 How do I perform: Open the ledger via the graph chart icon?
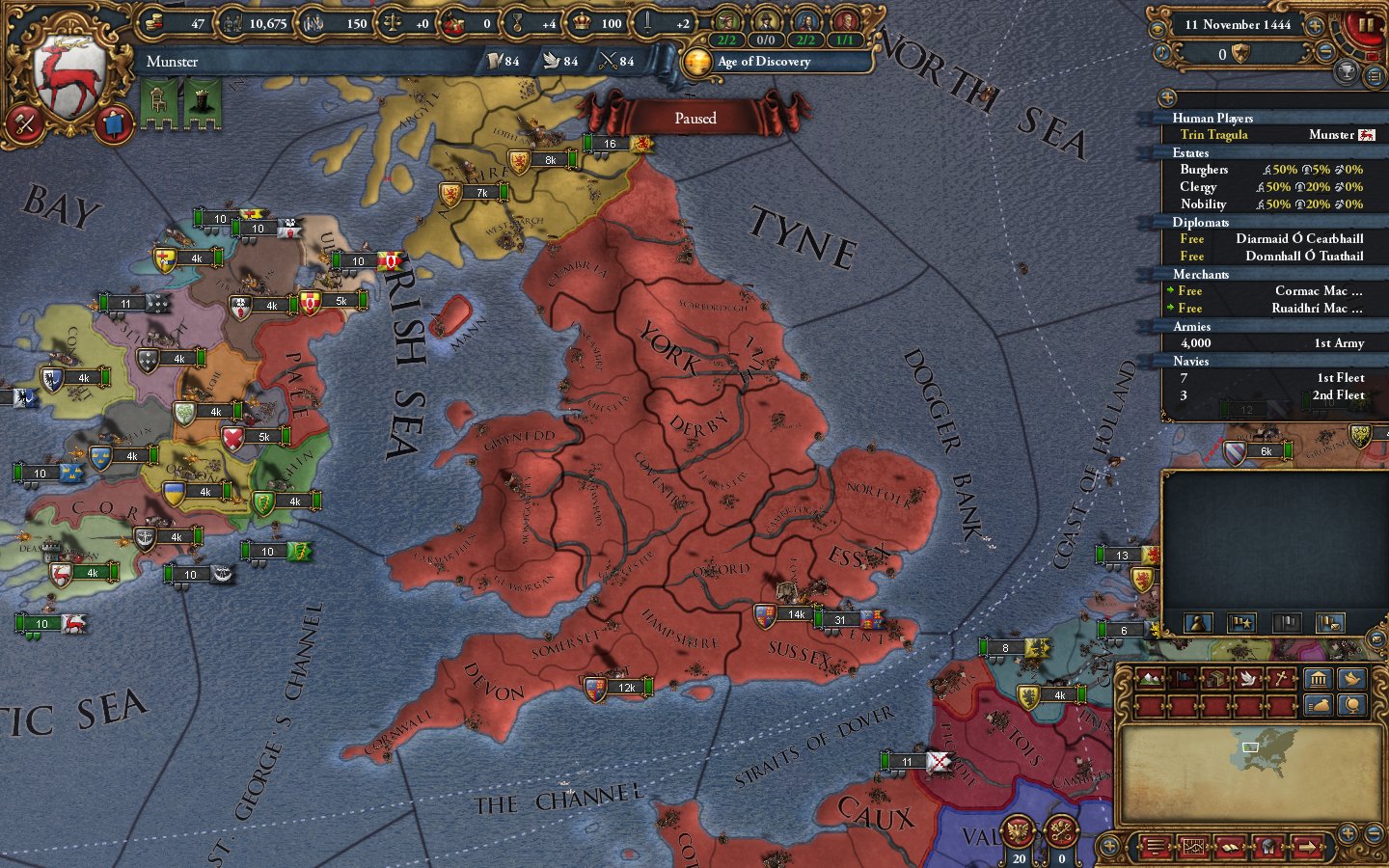(1194, 847)
